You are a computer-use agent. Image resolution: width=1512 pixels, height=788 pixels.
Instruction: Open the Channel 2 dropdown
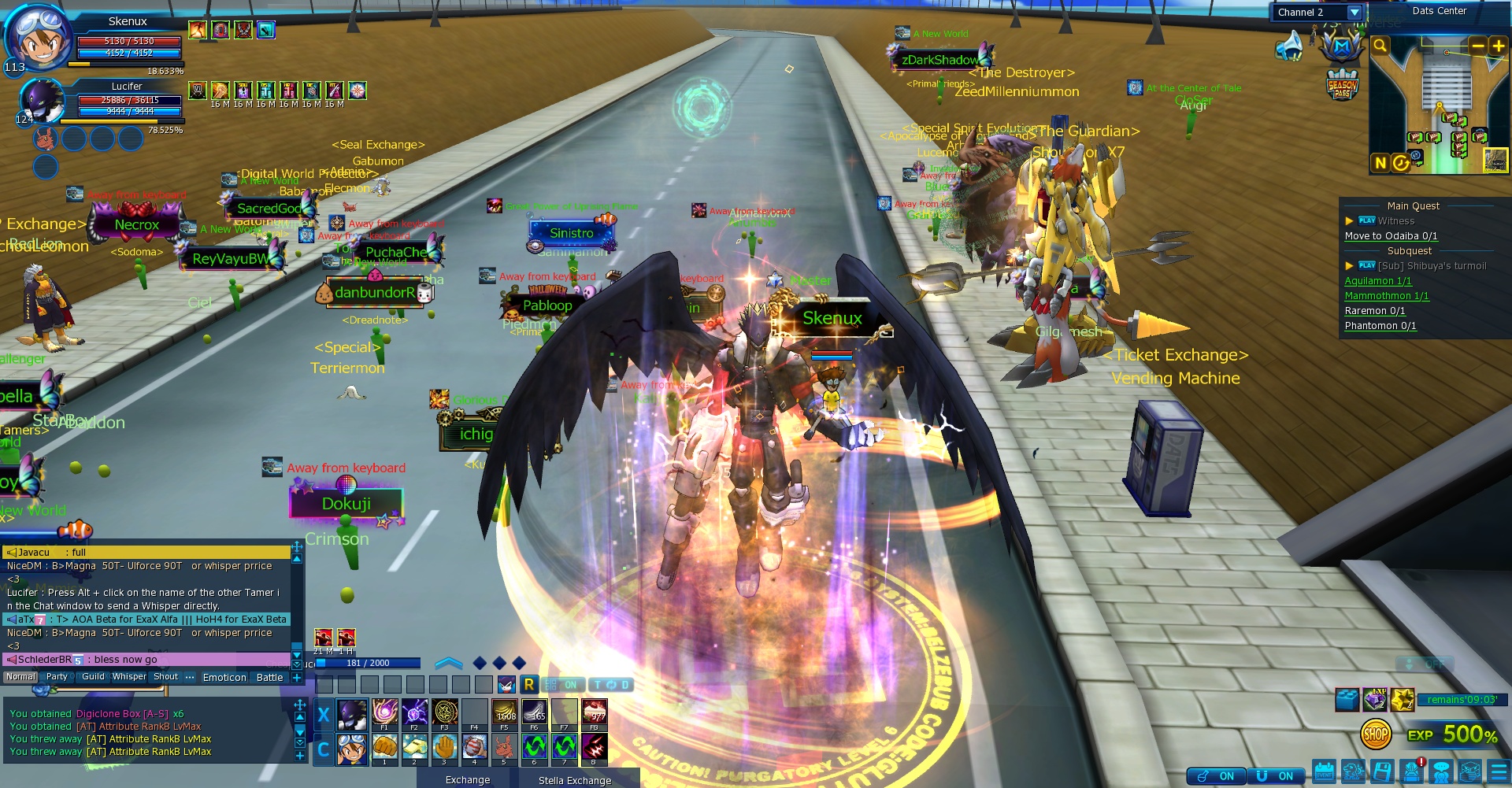(x=1354, y=13)
